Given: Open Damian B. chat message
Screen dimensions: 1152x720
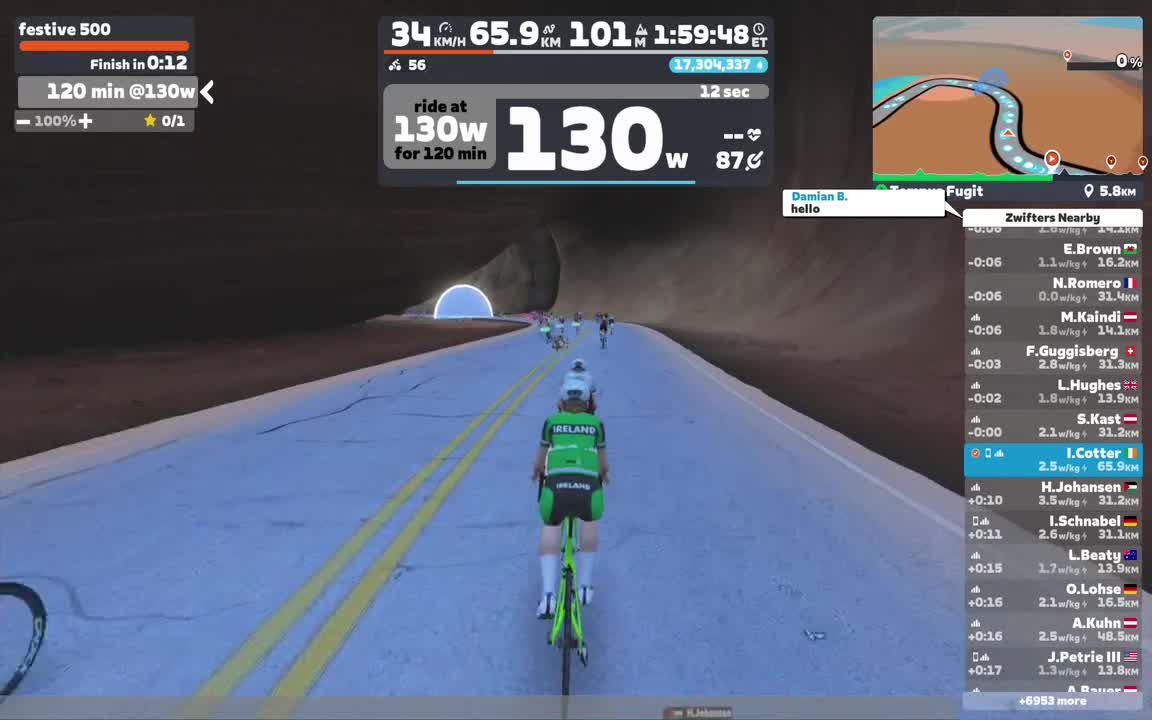Looking at the screenshot, I should click(863, 203).
